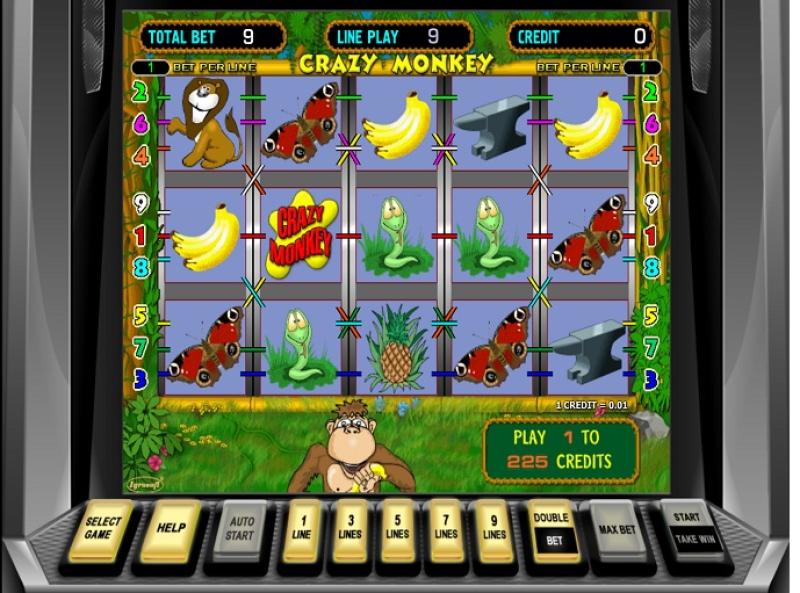Select the 3 Lines button
Screen dimensions: 800x593
(350, 527)
